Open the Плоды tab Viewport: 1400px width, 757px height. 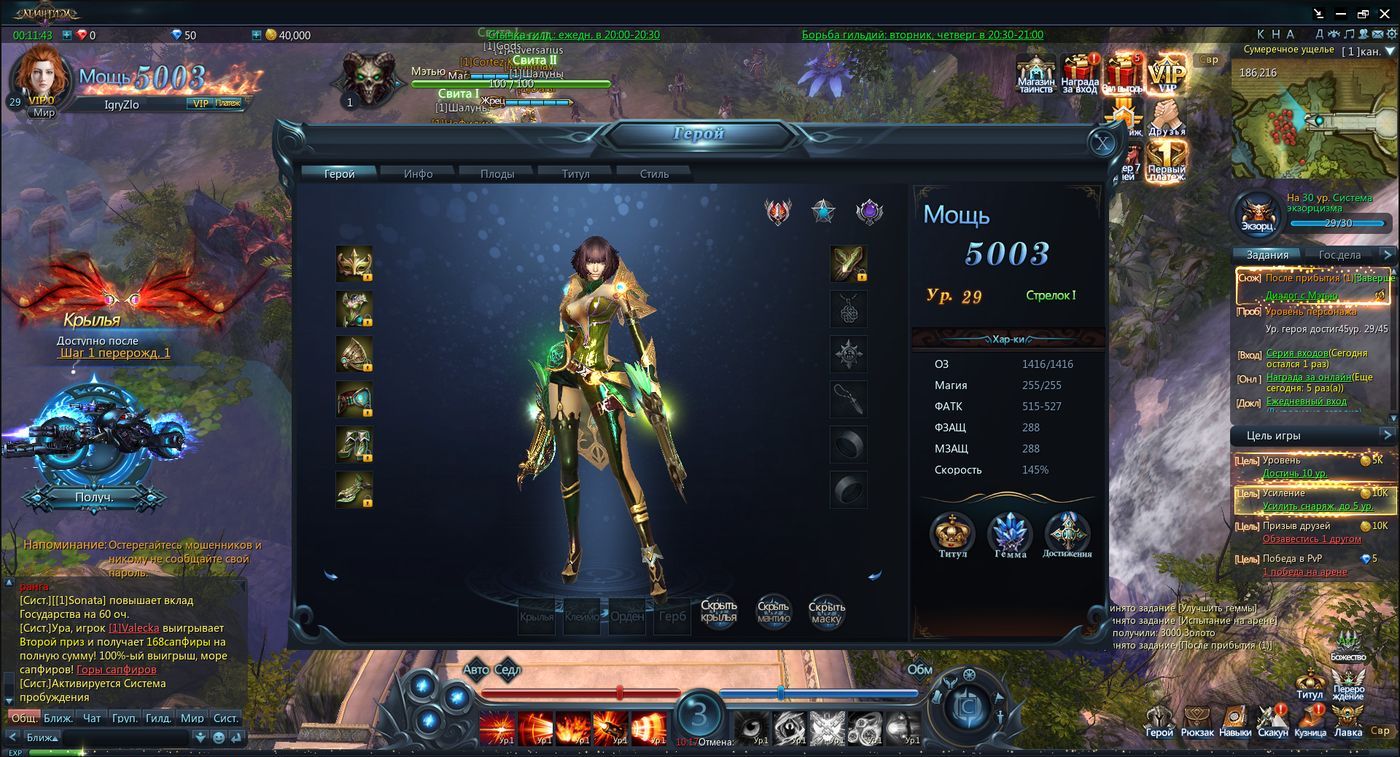tap(497, 173)
